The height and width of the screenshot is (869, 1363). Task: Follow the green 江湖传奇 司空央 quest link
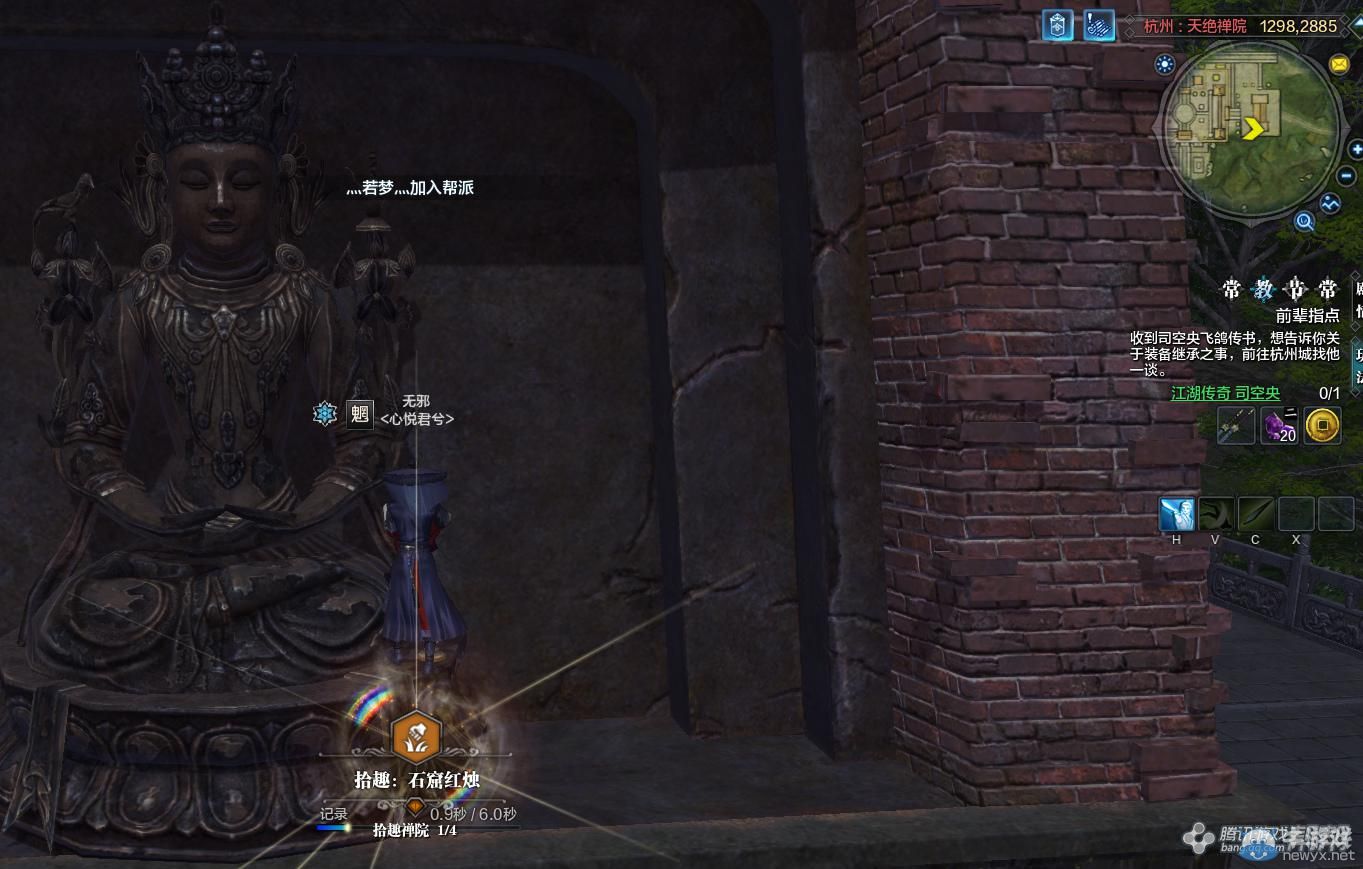click(1225, 394)
